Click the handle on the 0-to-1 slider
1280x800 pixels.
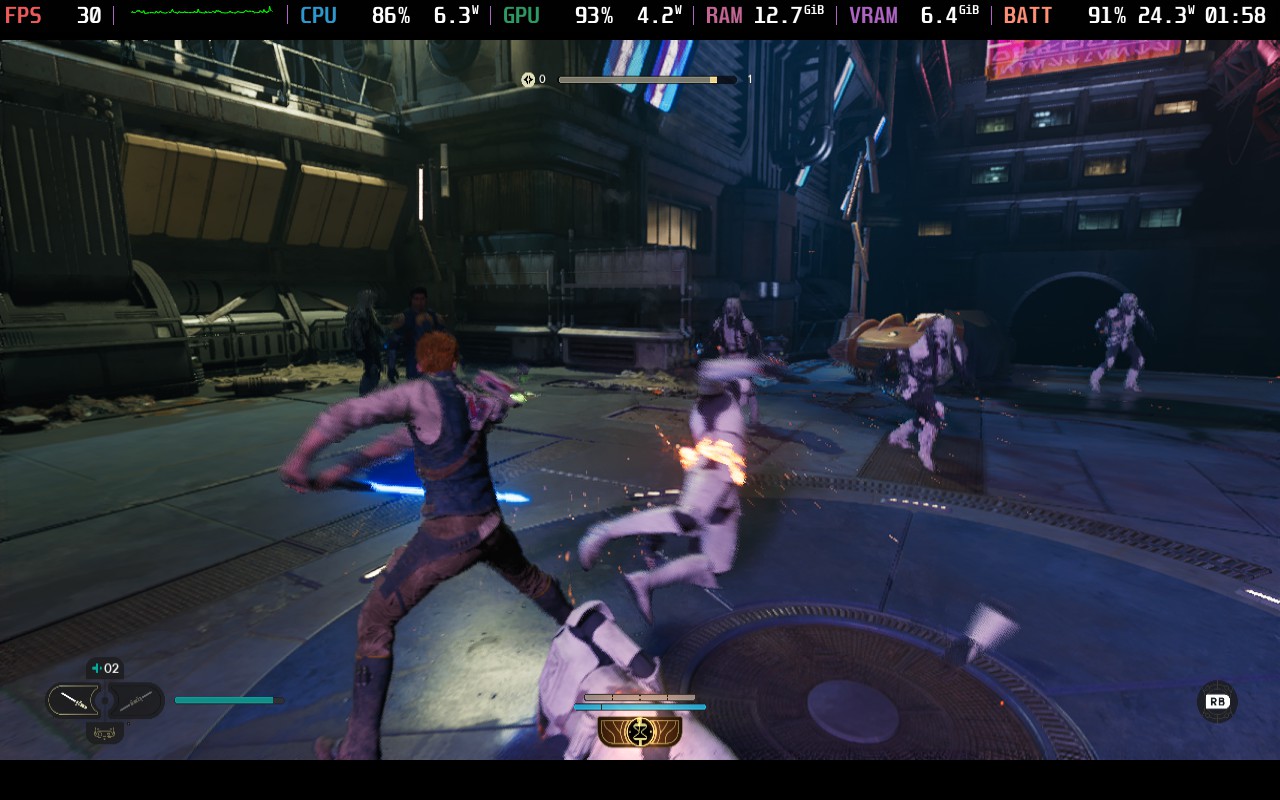point(714,79)
